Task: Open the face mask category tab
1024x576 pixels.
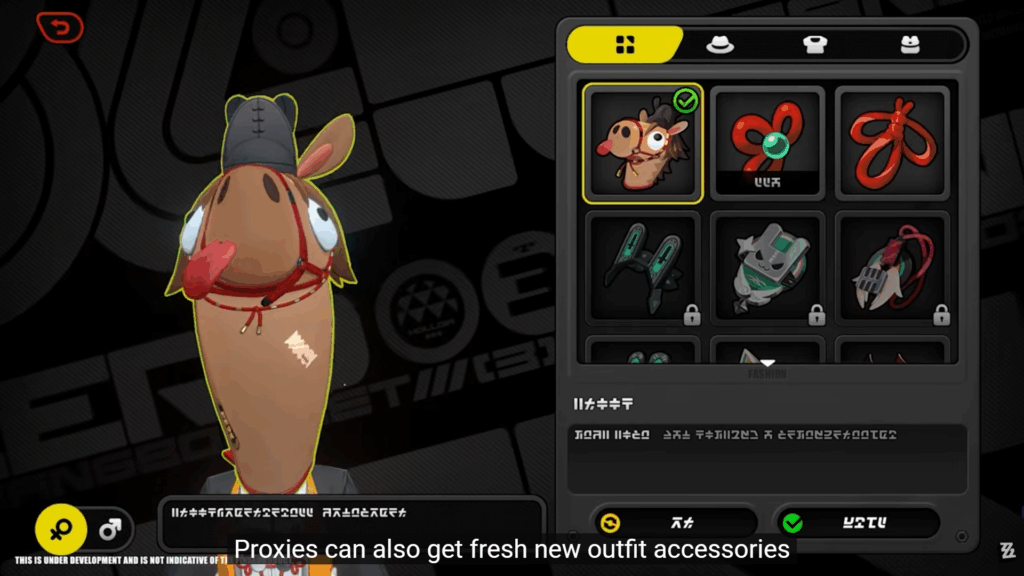Action: (908, 44)
